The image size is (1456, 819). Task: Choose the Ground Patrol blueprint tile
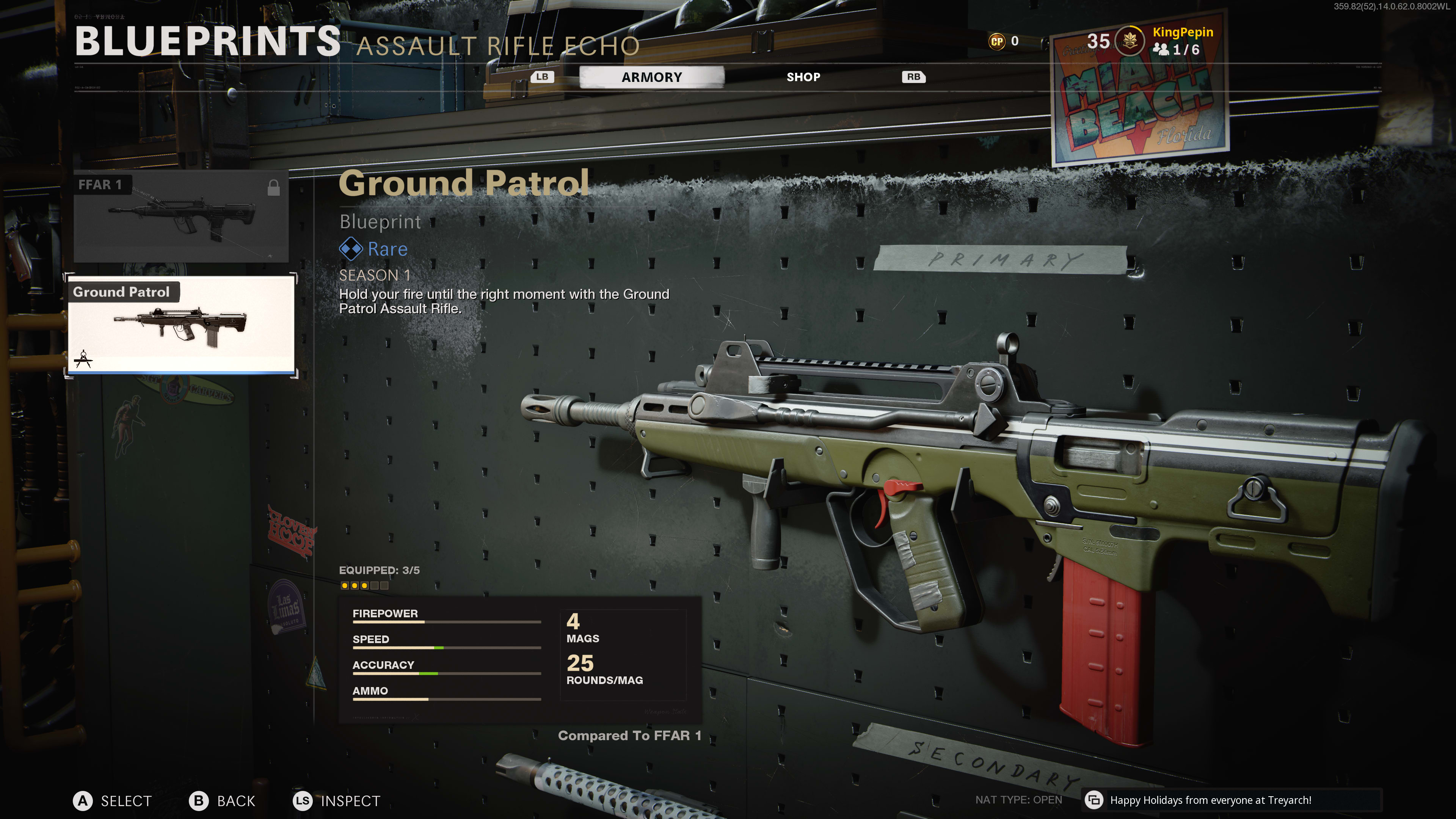tap(181, 325)
